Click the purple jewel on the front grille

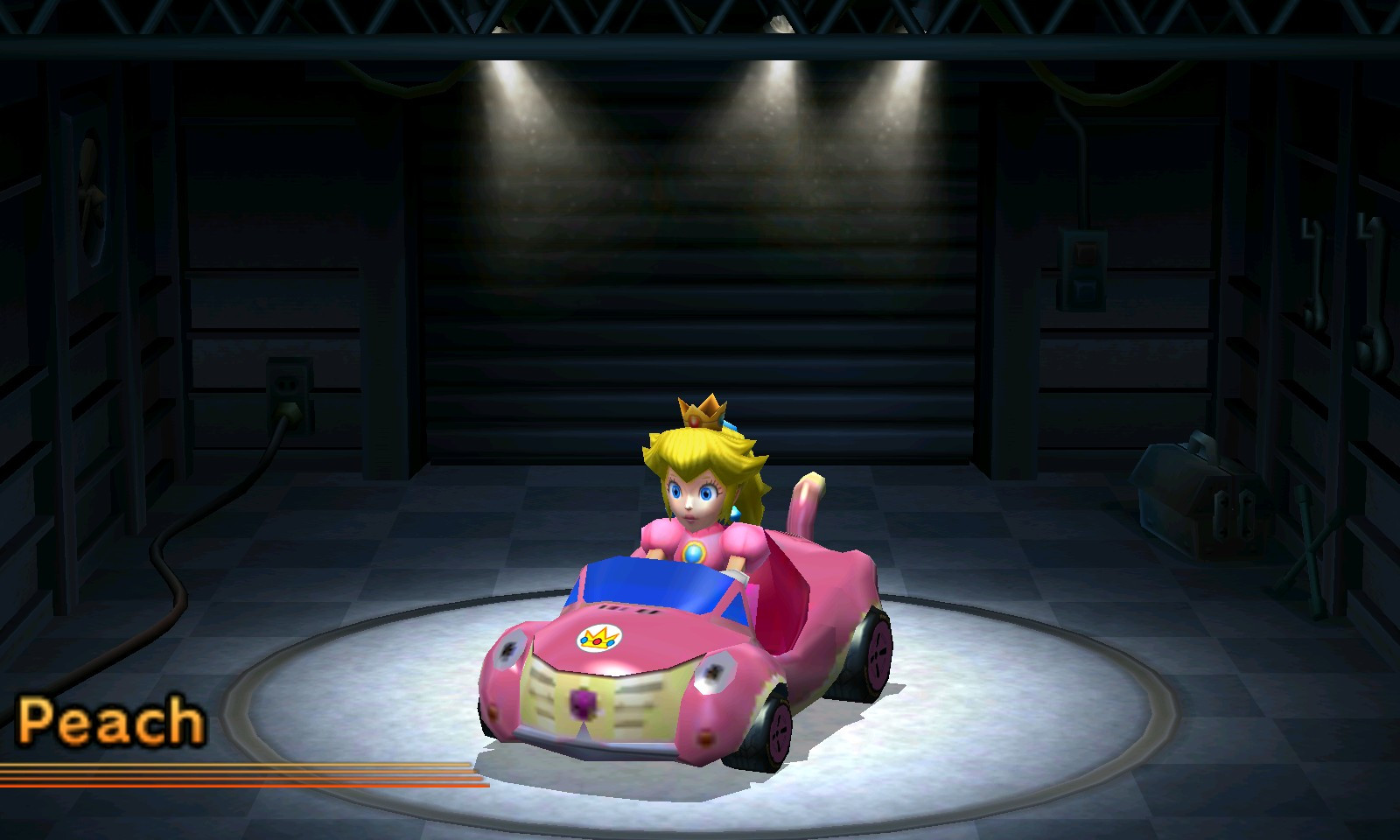(x=584, y=705)
